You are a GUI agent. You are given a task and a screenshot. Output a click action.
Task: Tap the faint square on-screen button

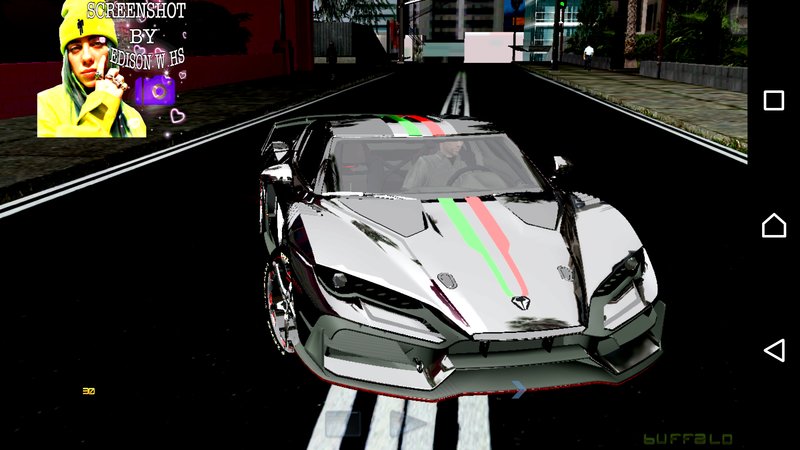click(x=343, y=423)
